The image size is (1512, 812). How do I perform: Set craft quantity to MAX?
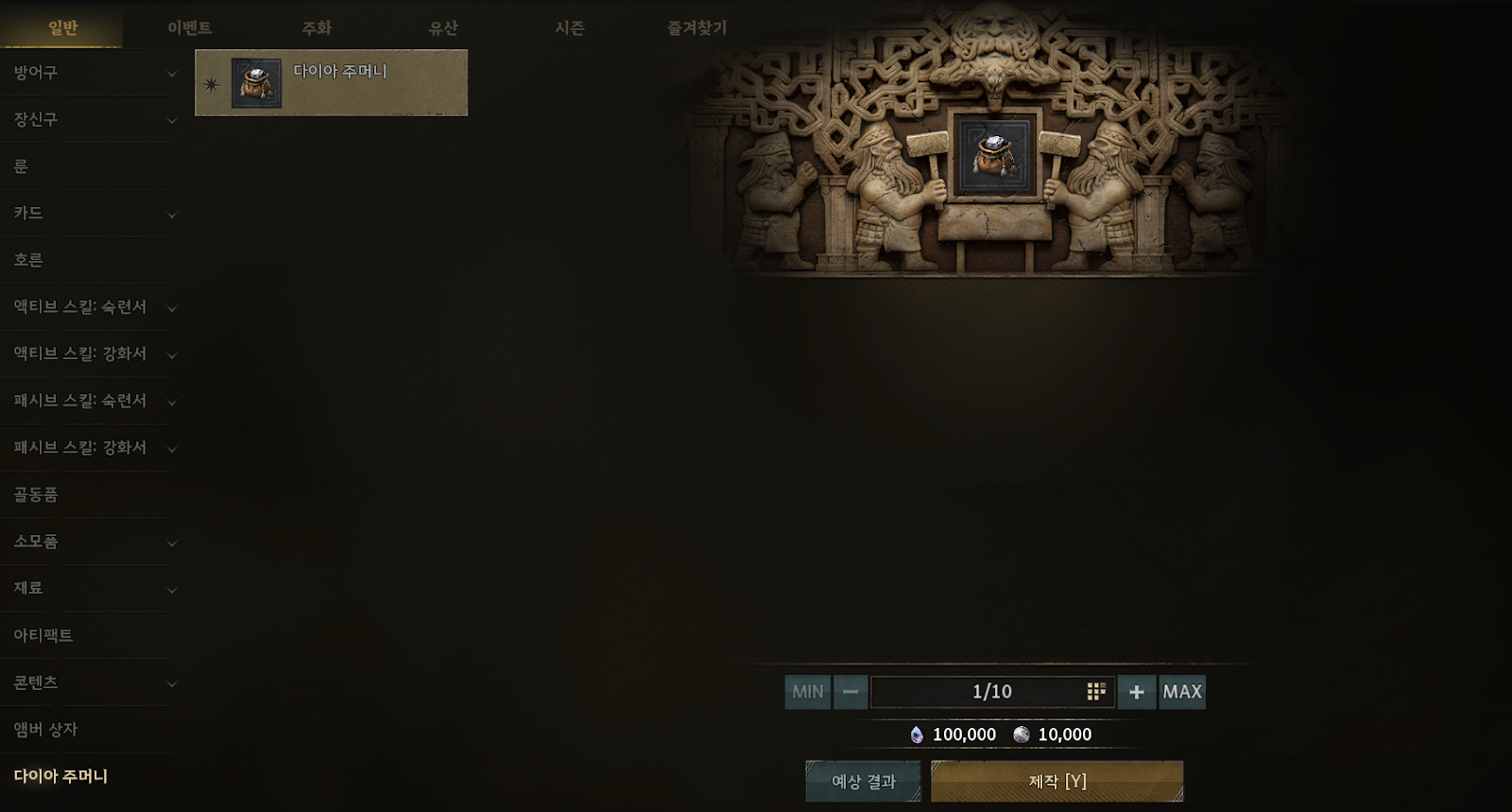(x=1182, y=692)
